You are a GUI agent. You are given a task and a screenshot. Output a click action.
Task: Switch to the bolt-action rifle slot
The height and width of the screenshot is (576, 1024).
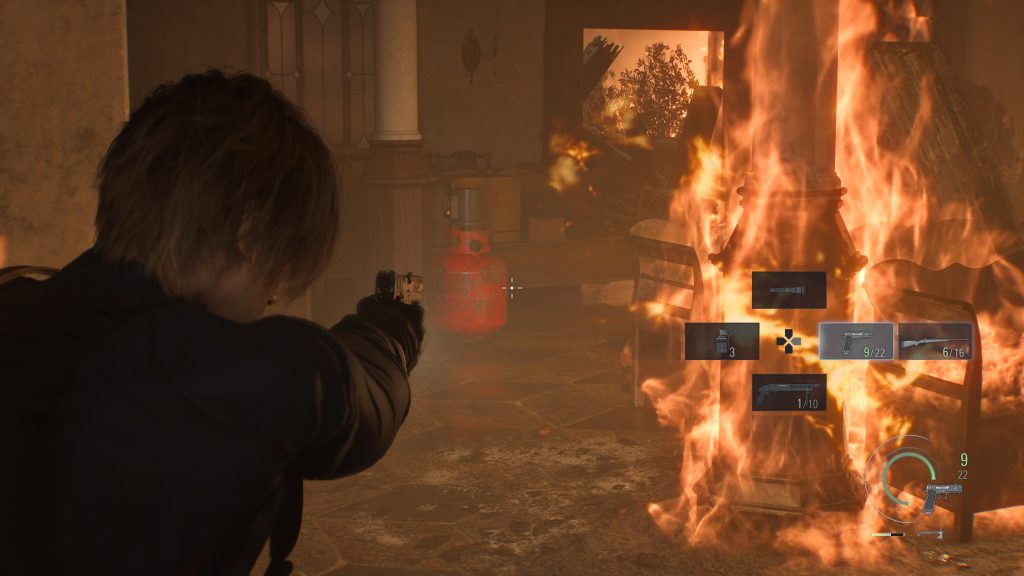pyautogui.click(x=935, y=341)
